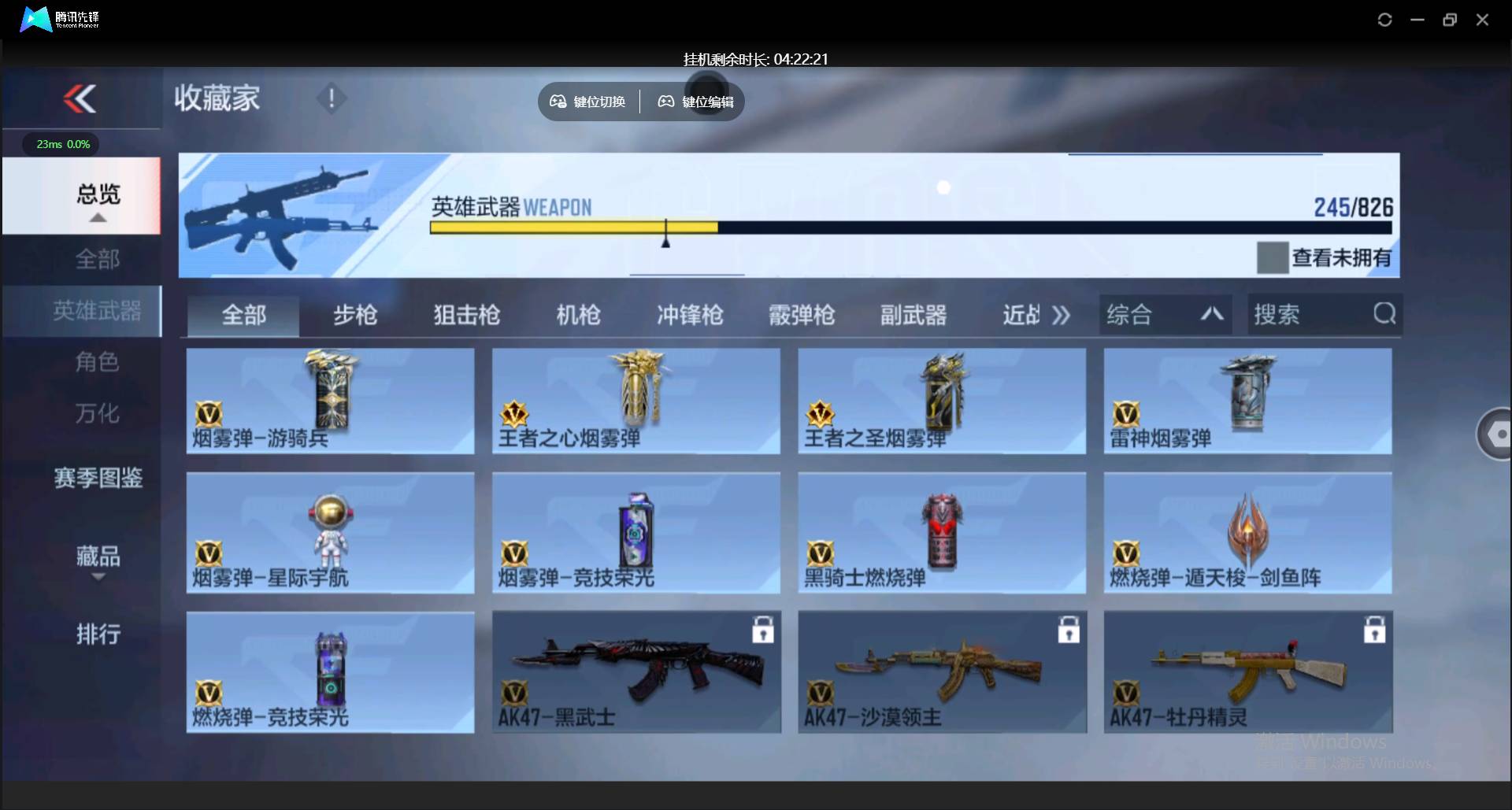Click the Tencent Pioneer logo
The height and width of the screenshot is (810, 1512).
[35, 20]
